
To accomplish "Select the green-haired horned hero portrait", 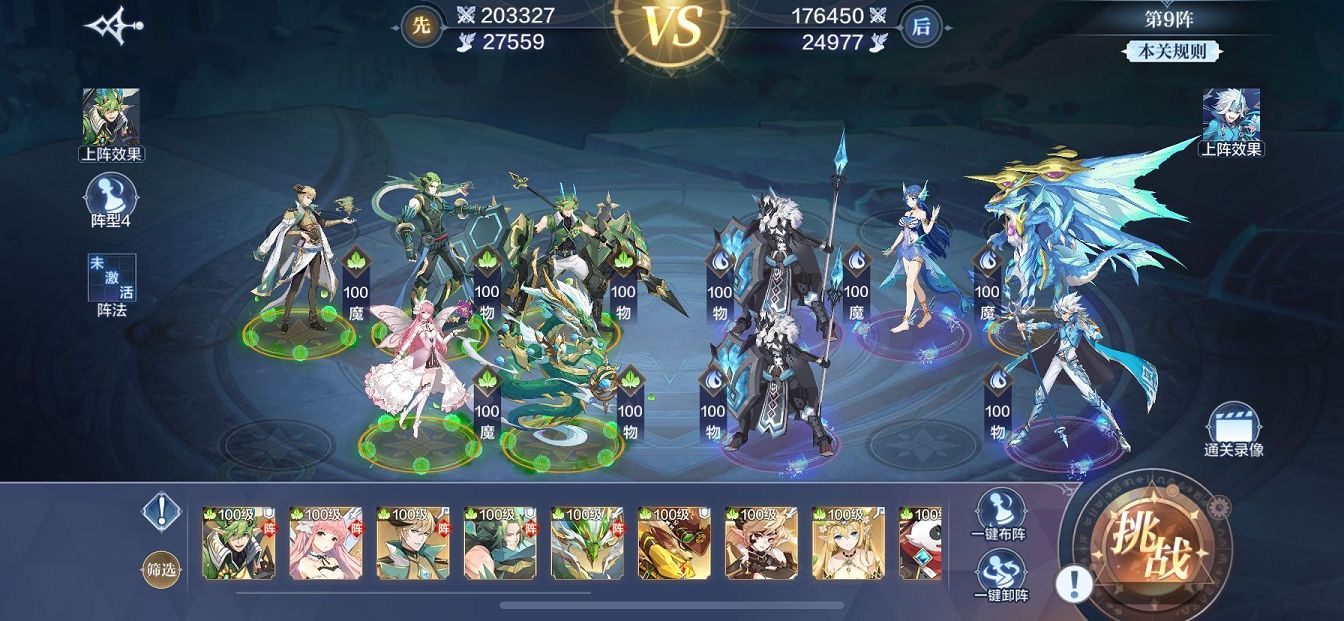I will [239, 543].
